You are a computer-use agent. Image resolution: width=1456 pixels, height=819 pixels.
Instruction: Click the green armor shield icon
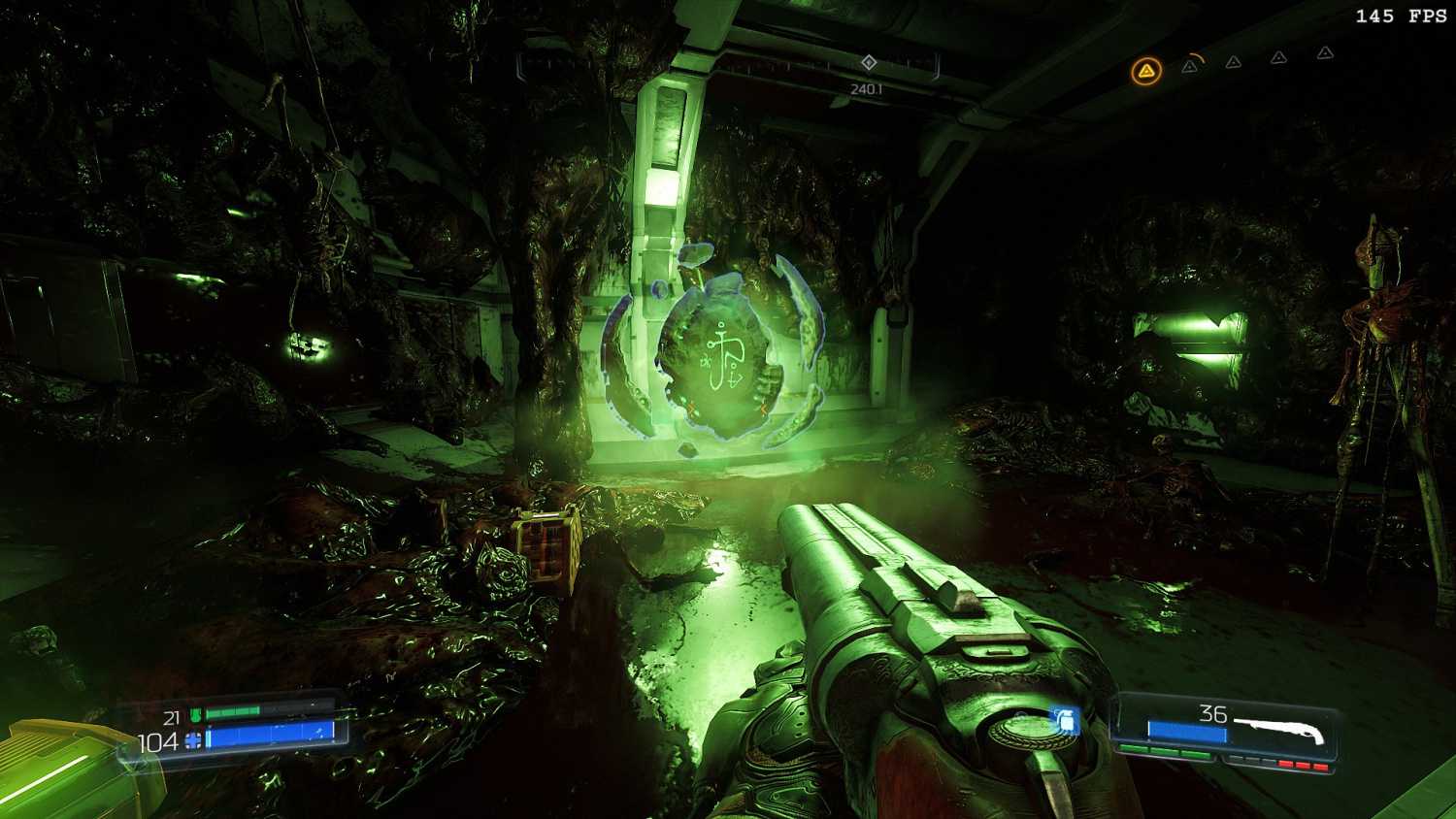195,716
